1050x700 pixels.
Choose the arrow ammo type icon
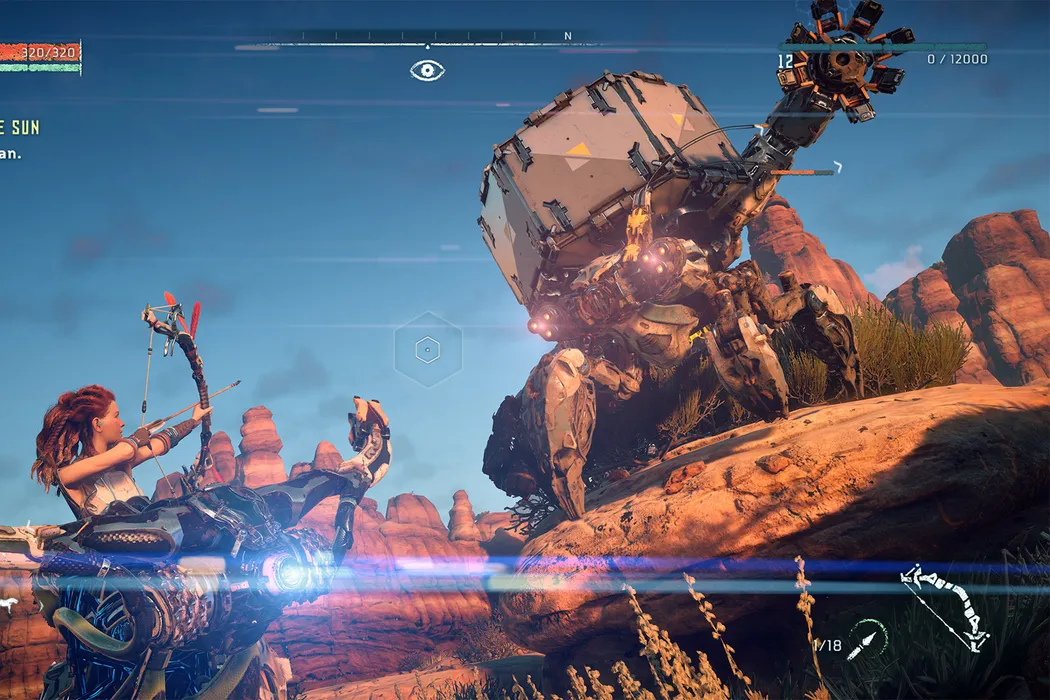[x=867, y=640]
